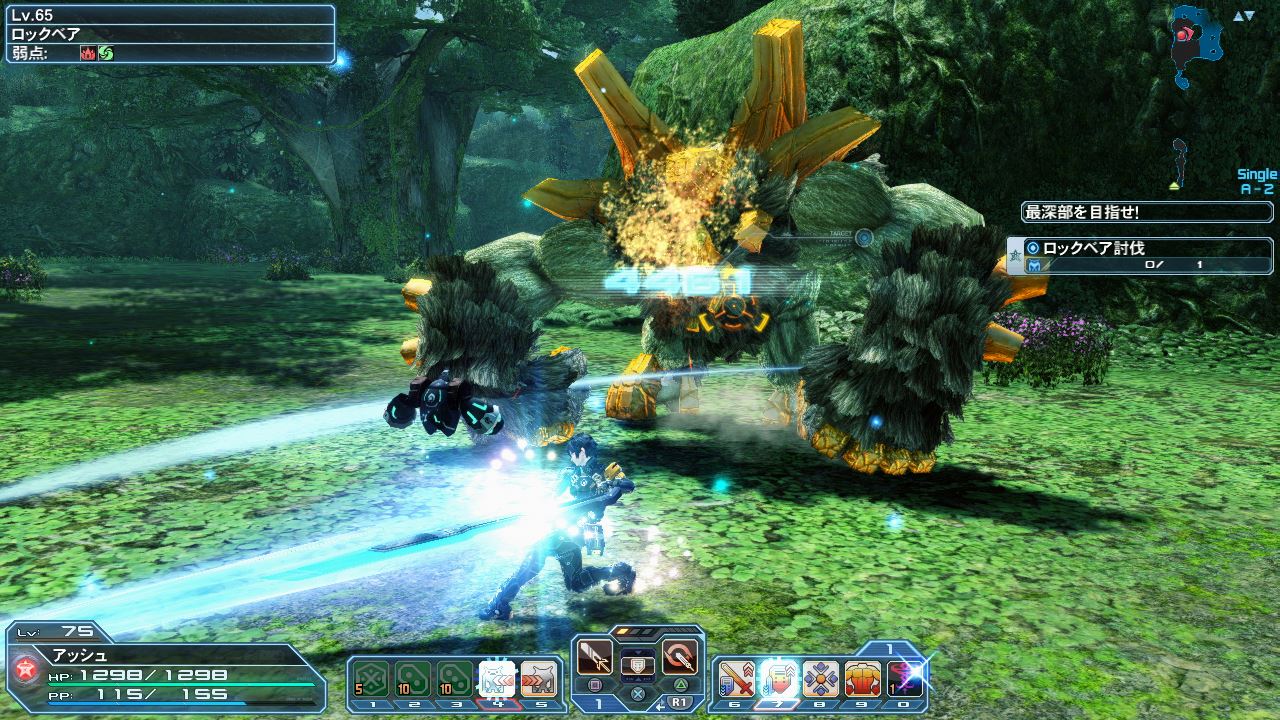Viewport: 1280px width, 720px height.
Task: Use the blue cross burst skill in slot 8
Action: tap(820, 679)
